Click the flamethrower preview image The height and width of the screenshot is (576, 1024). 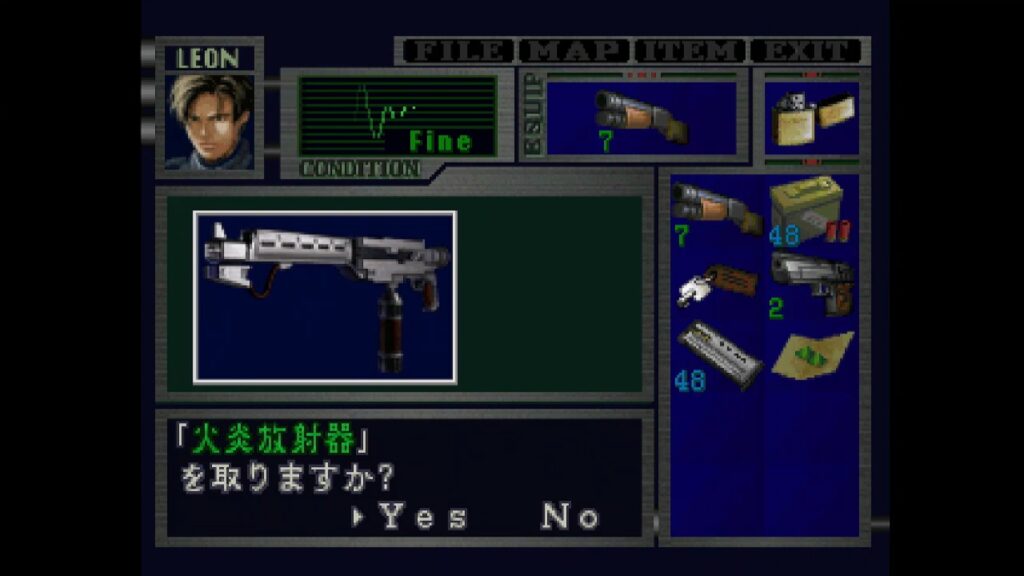coord(325,297)
